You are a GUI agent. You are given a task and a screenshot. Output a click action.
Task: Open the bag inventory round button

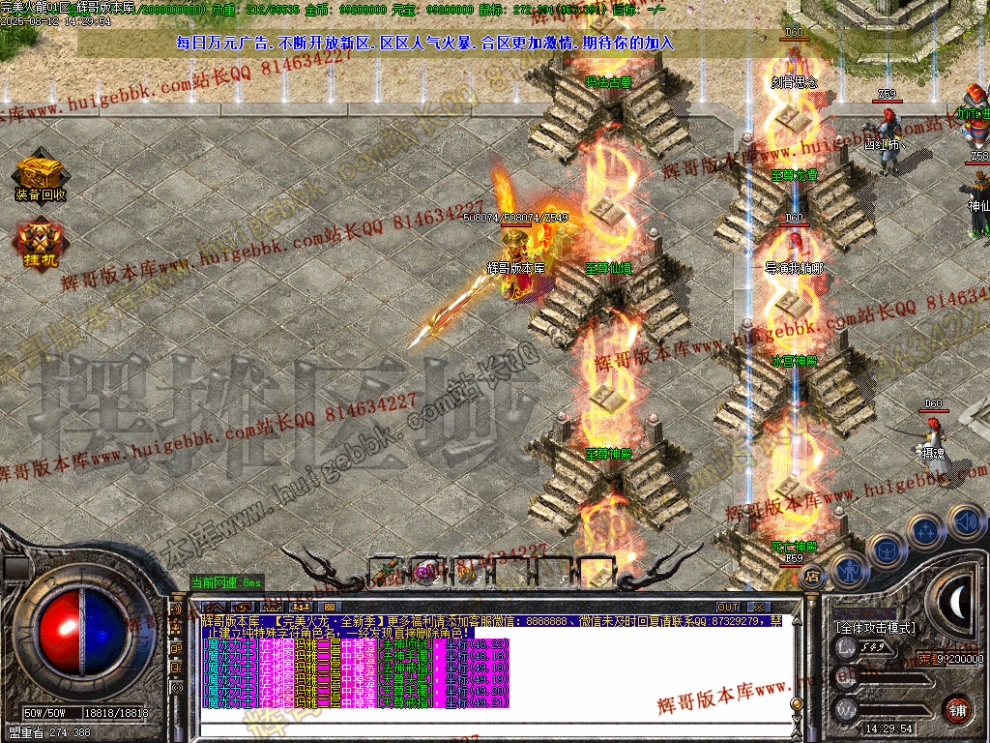[x=885, y=549]
